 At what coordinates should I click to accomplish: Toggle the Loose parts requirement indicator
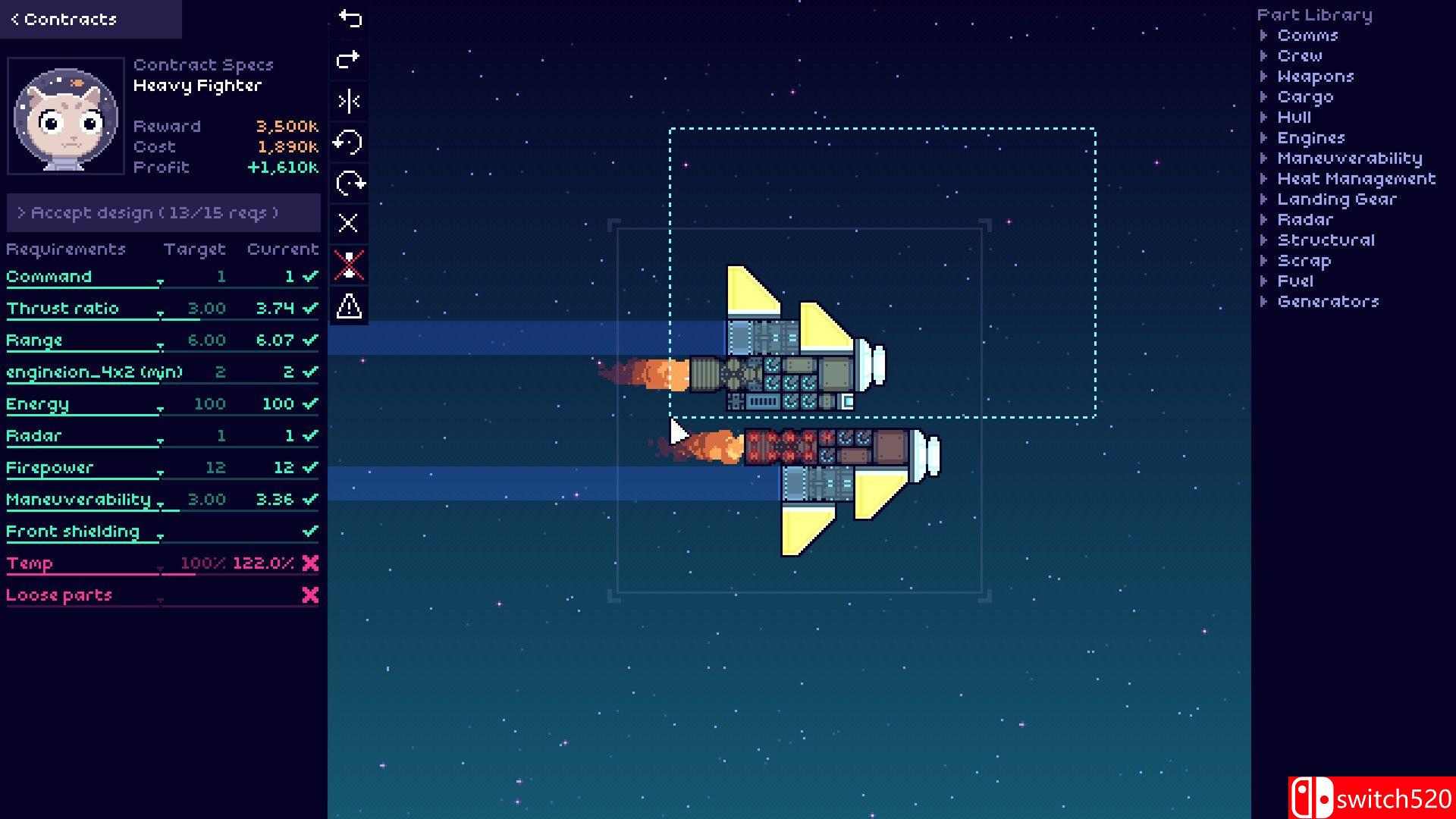pos(309,595)
